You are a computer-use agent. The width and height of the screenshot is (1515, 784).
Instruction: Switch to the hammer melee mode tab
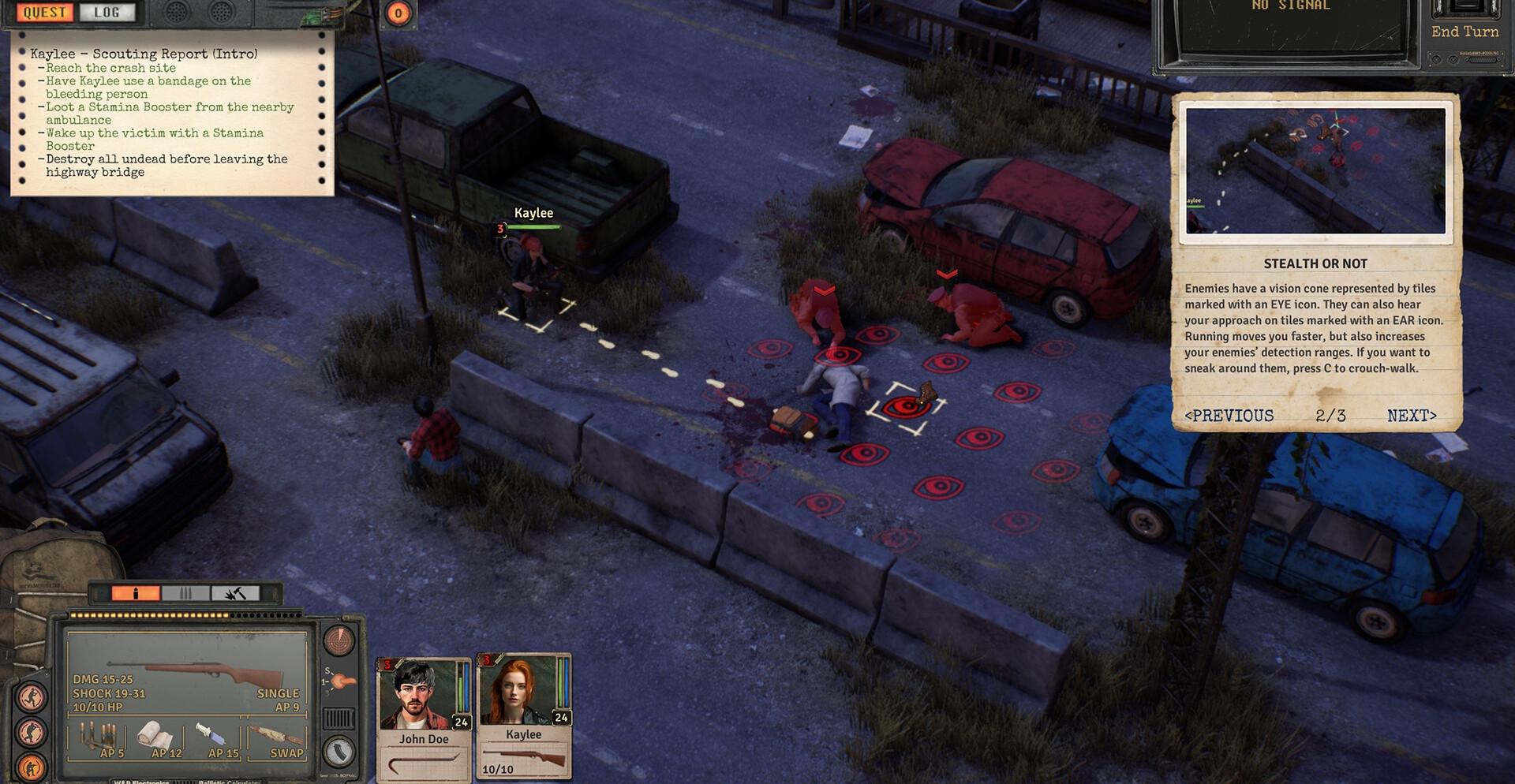point(235,593)
